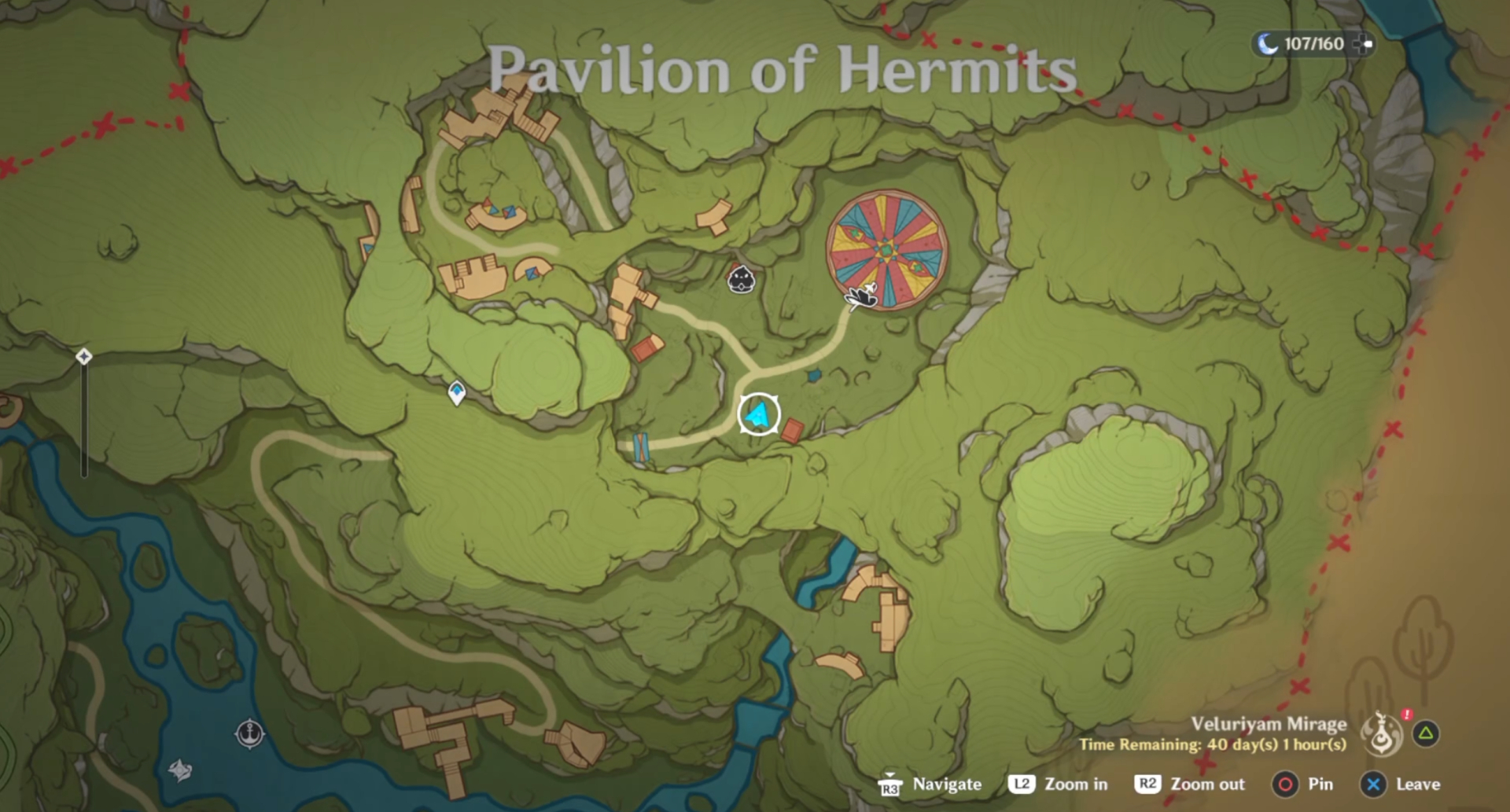Click the map zoom slider handle

click(83, 357)
